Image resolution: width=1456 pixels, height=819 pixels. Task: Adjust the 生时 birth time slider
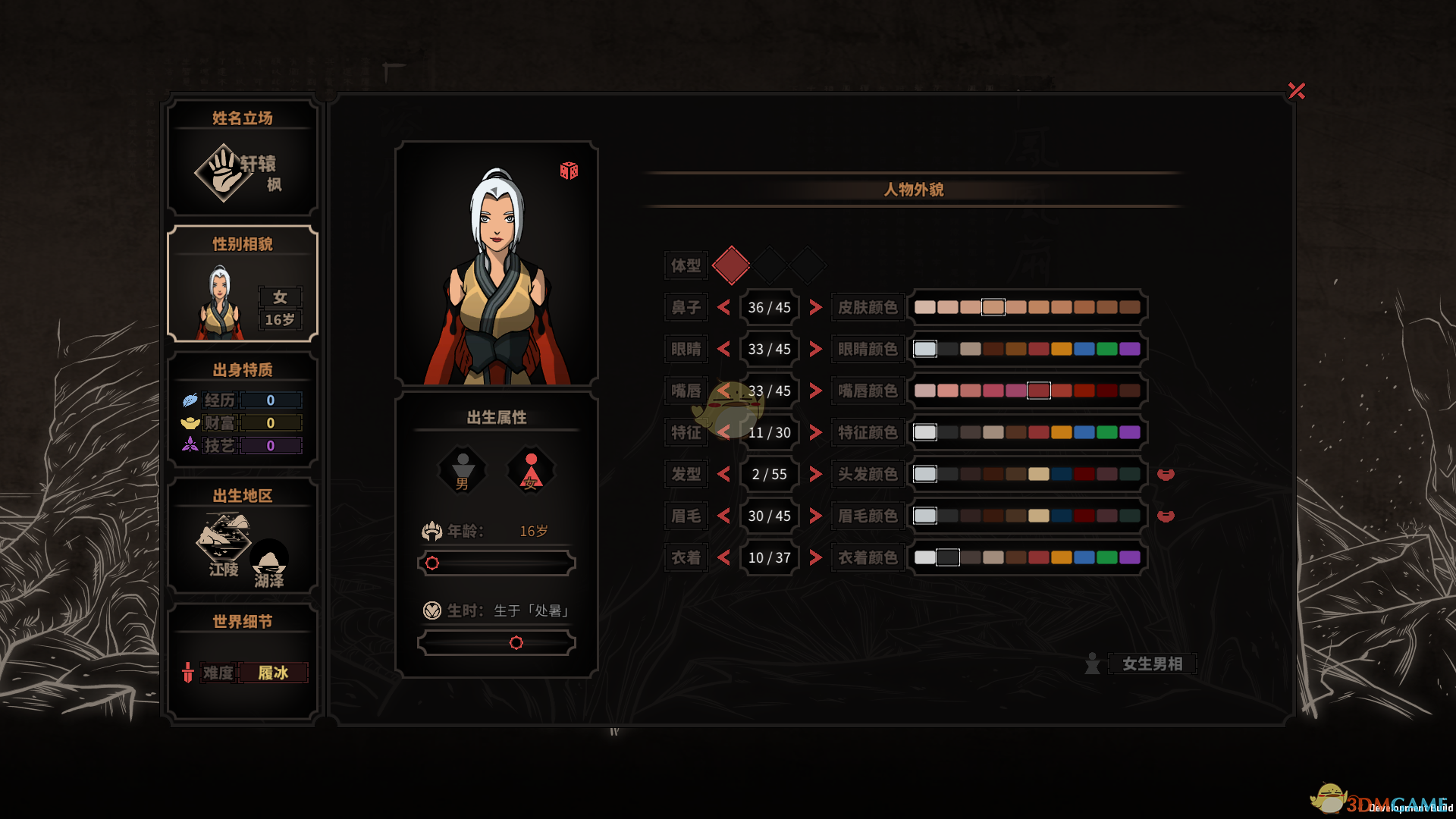click(516, 643)
